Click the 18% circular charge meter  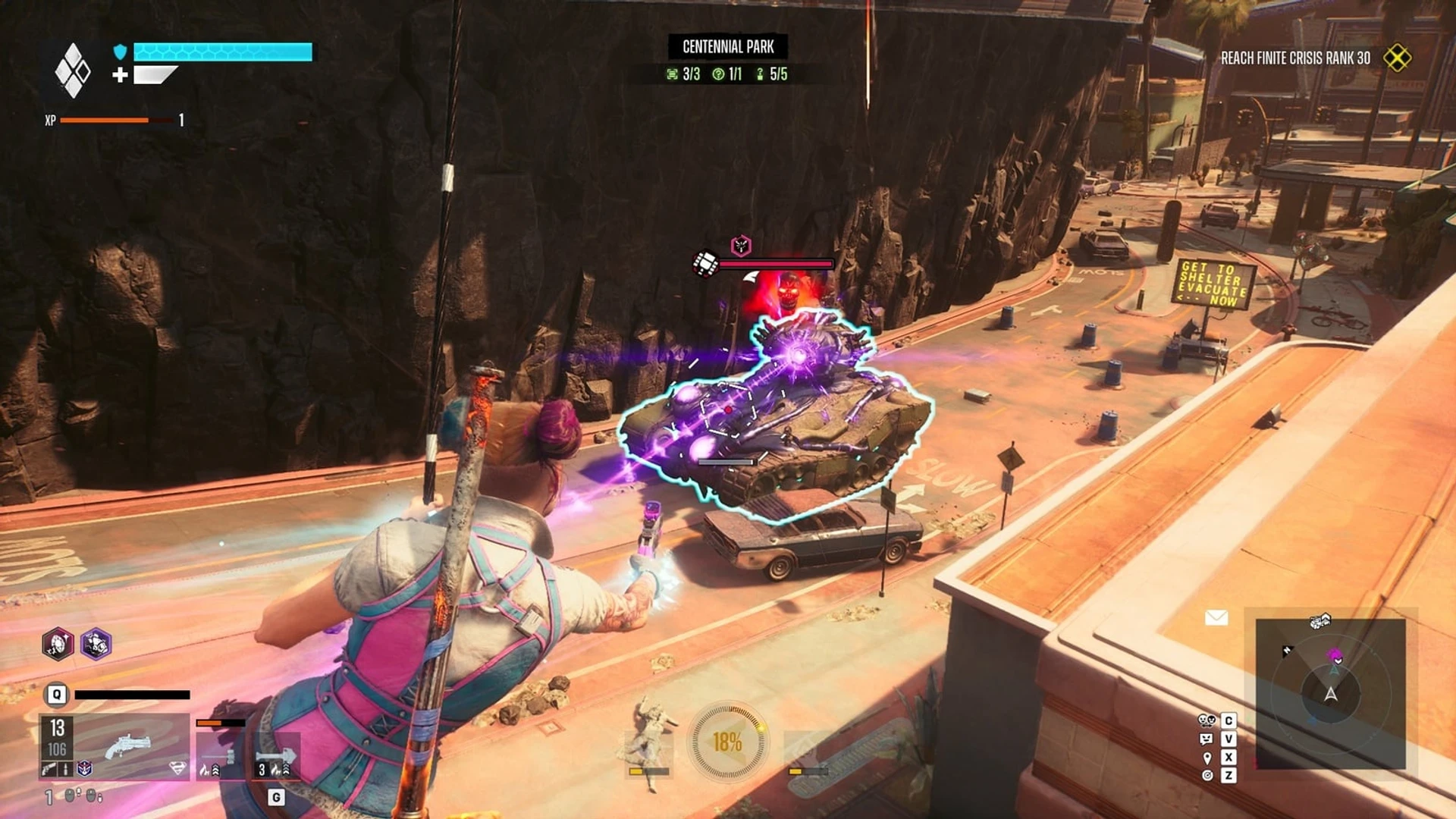coord(727,742)
